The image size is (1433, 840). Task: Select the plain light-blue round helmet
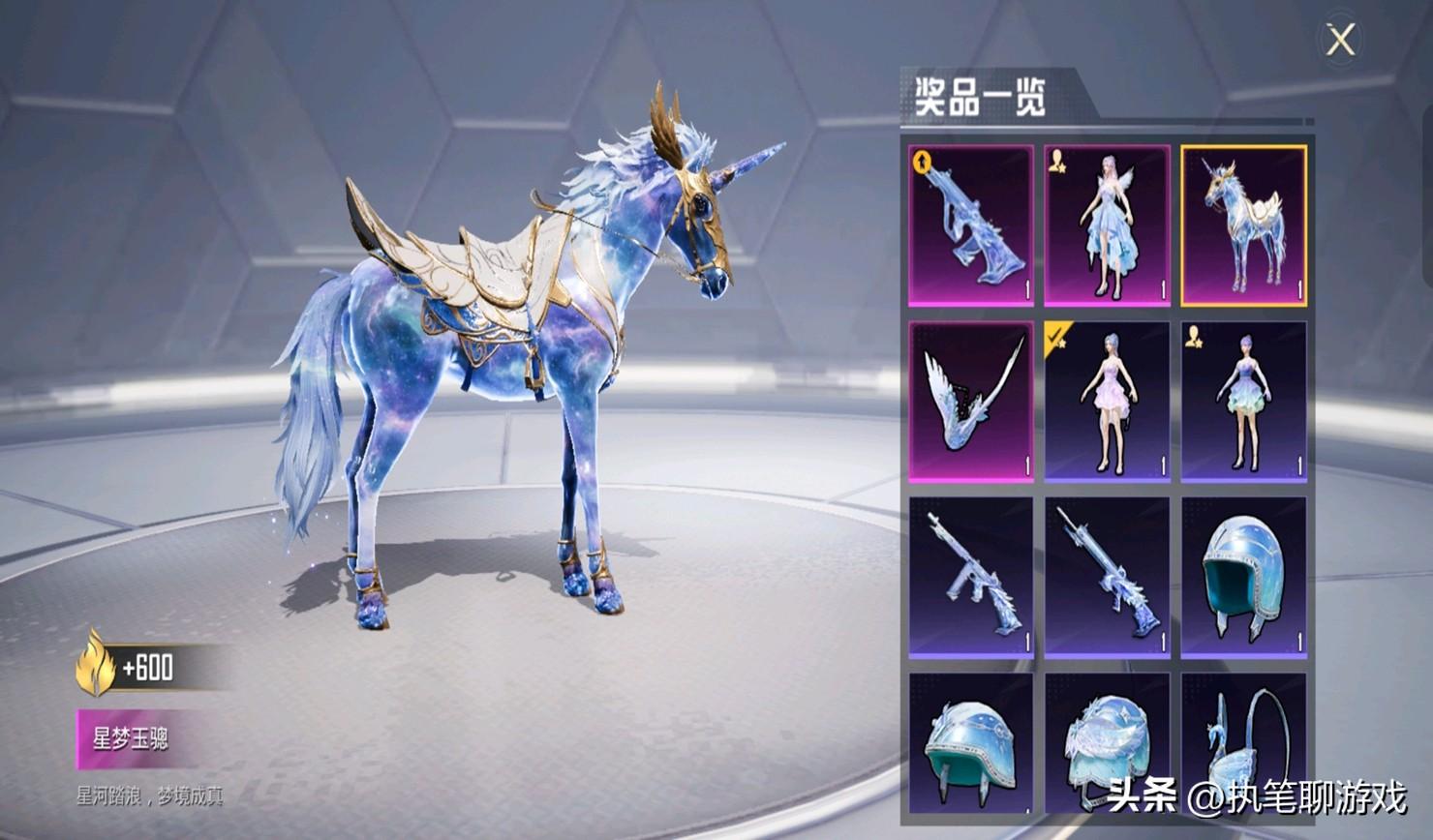coord(1243,578)
